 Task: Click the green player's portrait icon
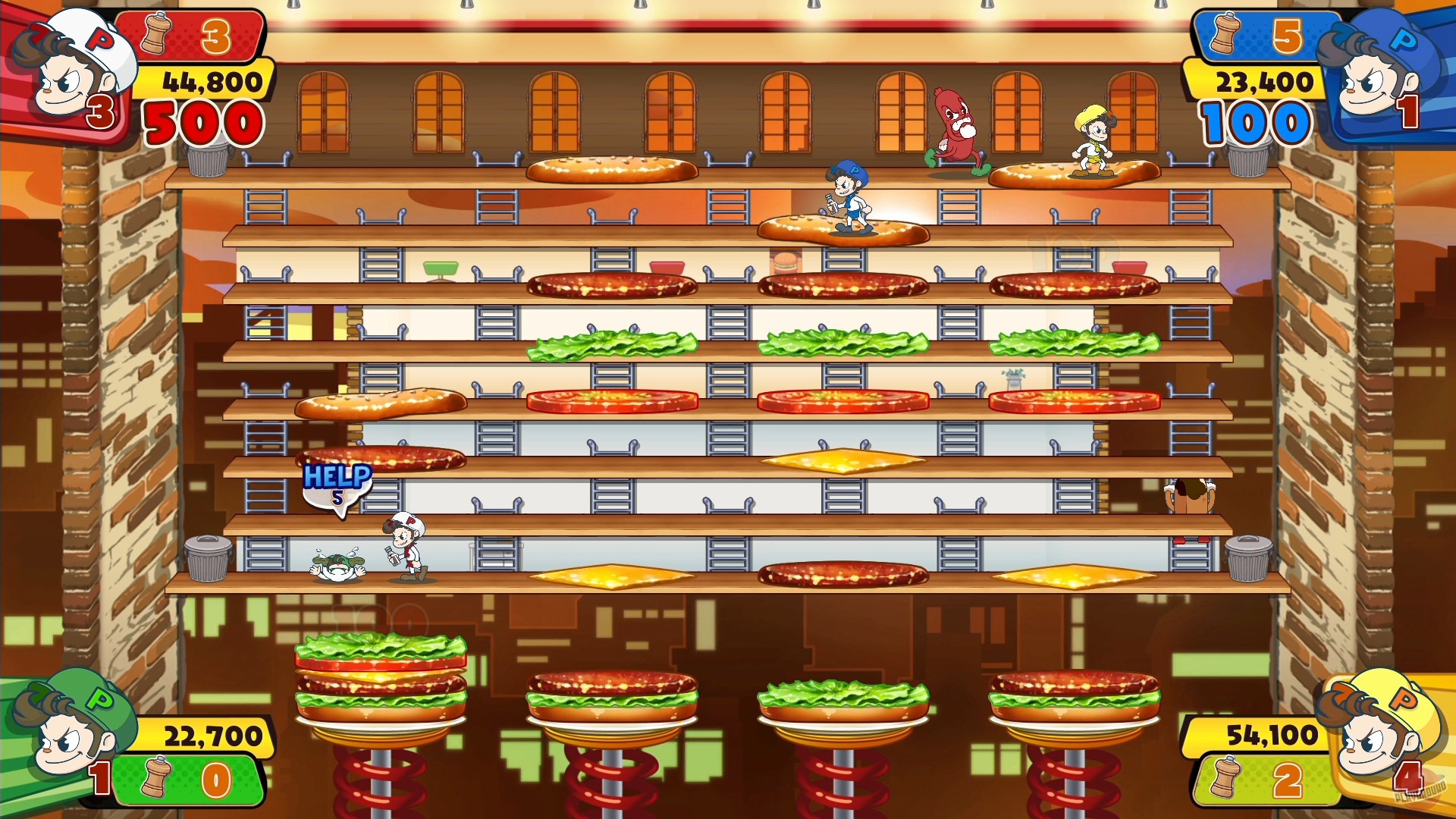[68, 747]
